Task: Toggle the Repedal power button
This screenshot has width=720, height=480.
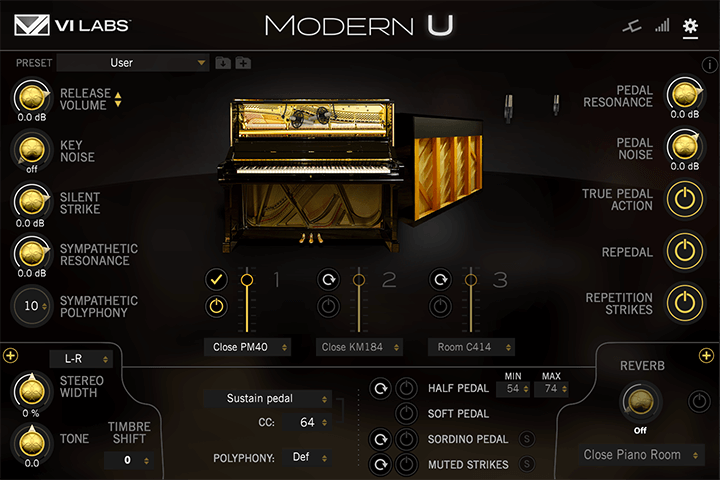Action: (684, 251)
